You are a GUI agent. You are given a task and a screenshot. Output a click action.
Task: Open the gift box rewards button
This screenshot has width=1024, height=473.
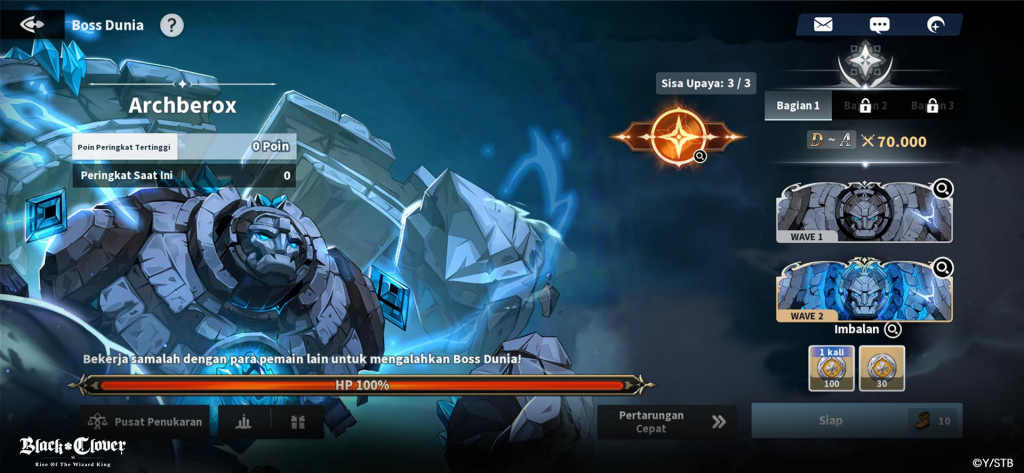[x=297, y=422]
